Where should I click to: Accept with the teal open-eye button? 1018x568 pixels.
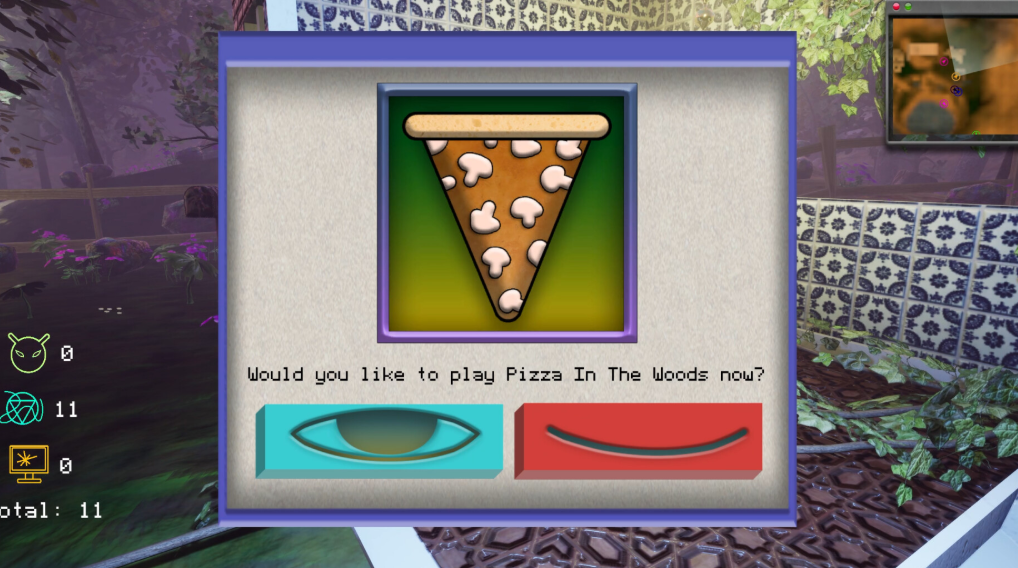tap(380, 440)
